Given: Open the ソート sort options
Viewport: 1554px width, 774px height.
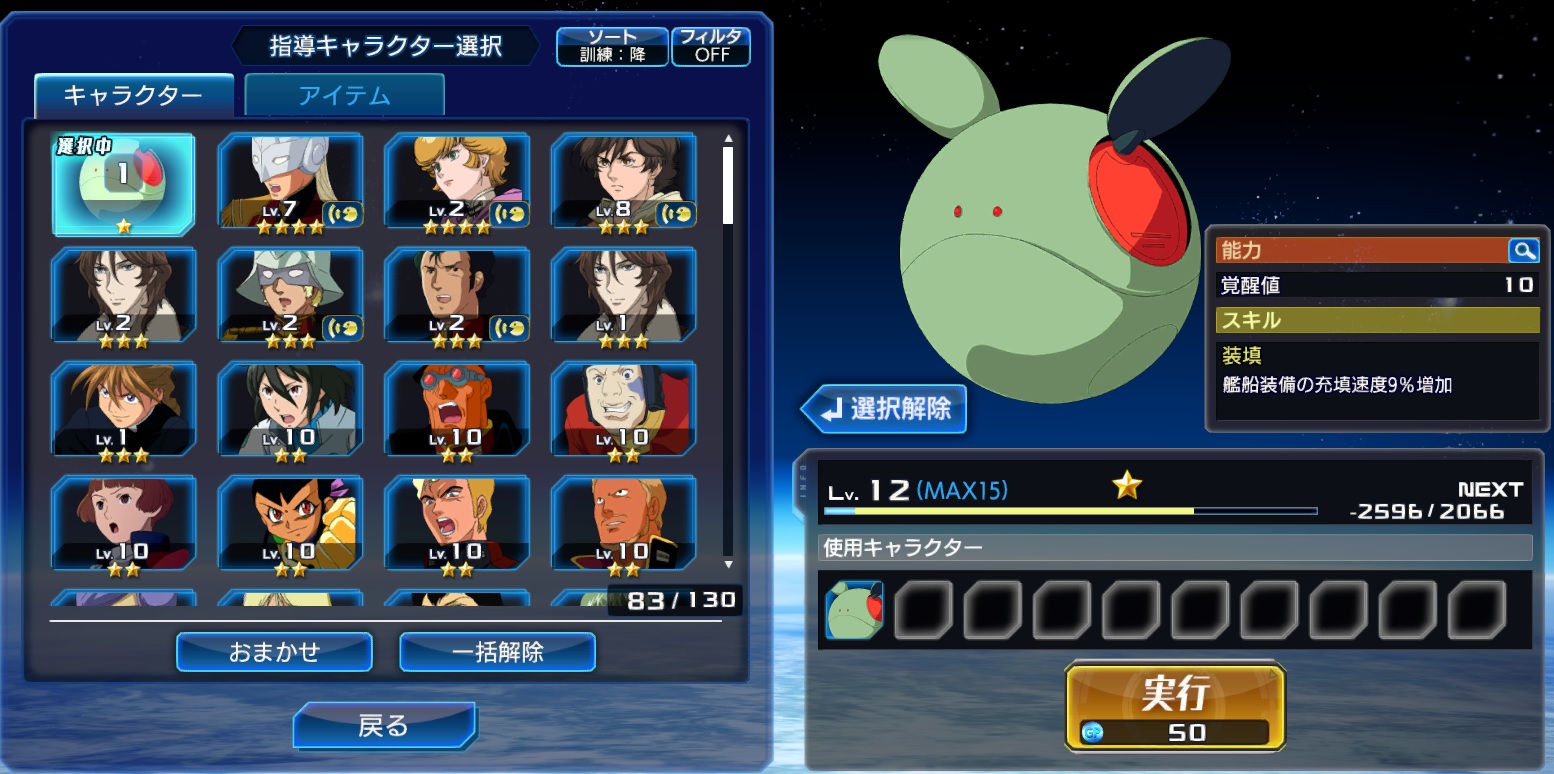Looking at the screenshot, I should tap(612, 46).
